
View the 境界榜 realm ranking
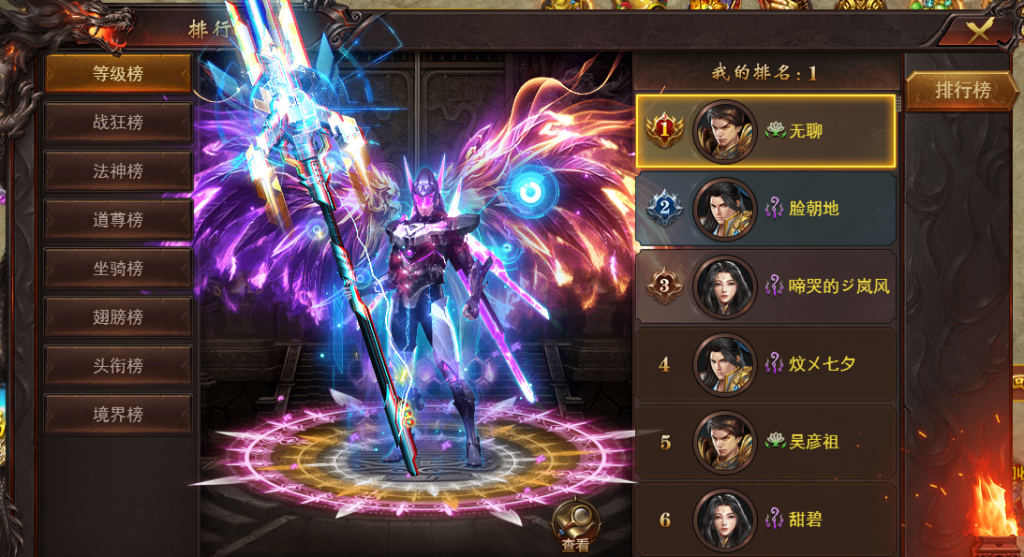coord(118,414)
